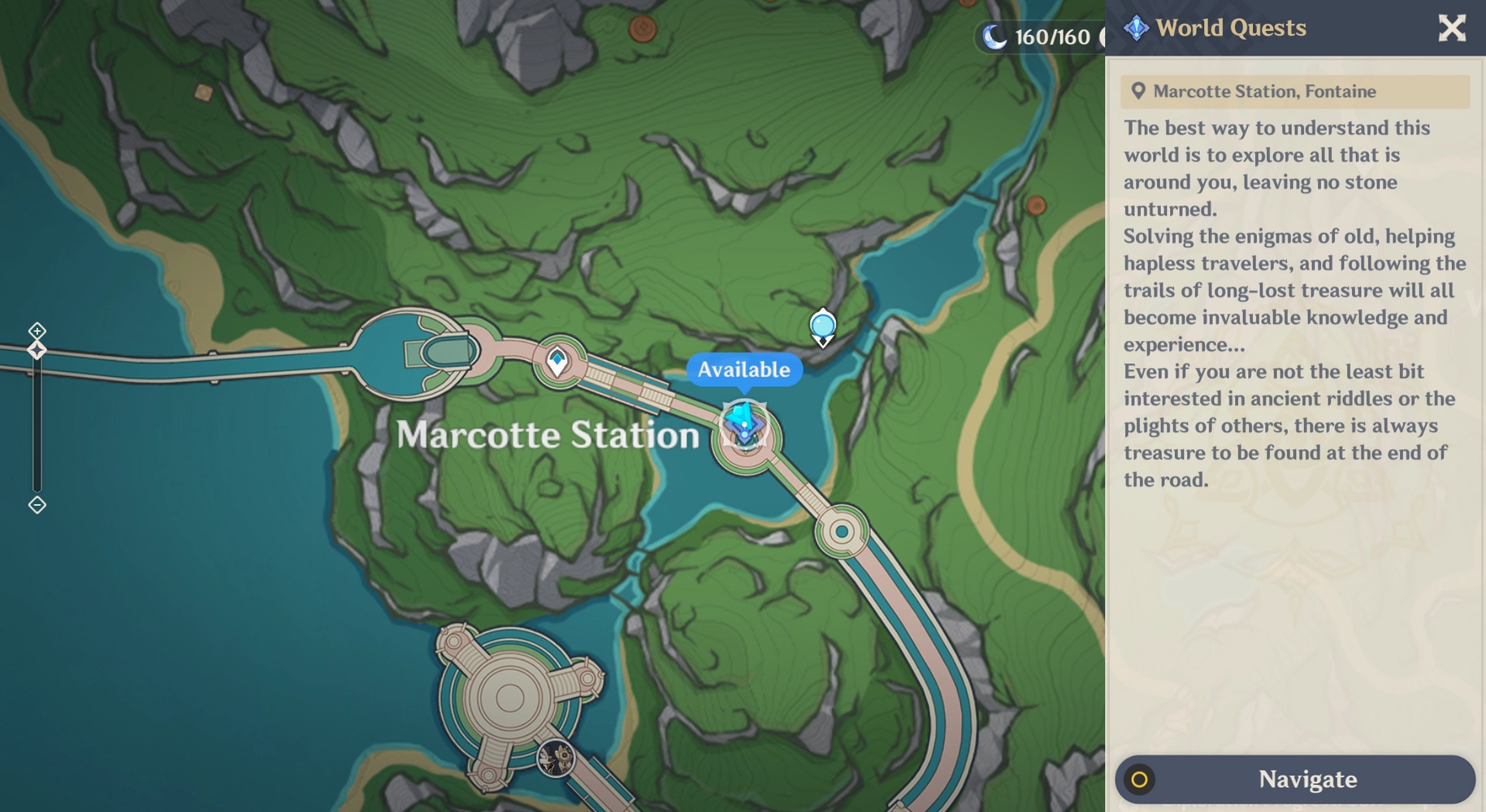Screen dimensions: 1486x812
Task: Toggle the zoom-in control atop the map slider
Action: pos(37,331)
